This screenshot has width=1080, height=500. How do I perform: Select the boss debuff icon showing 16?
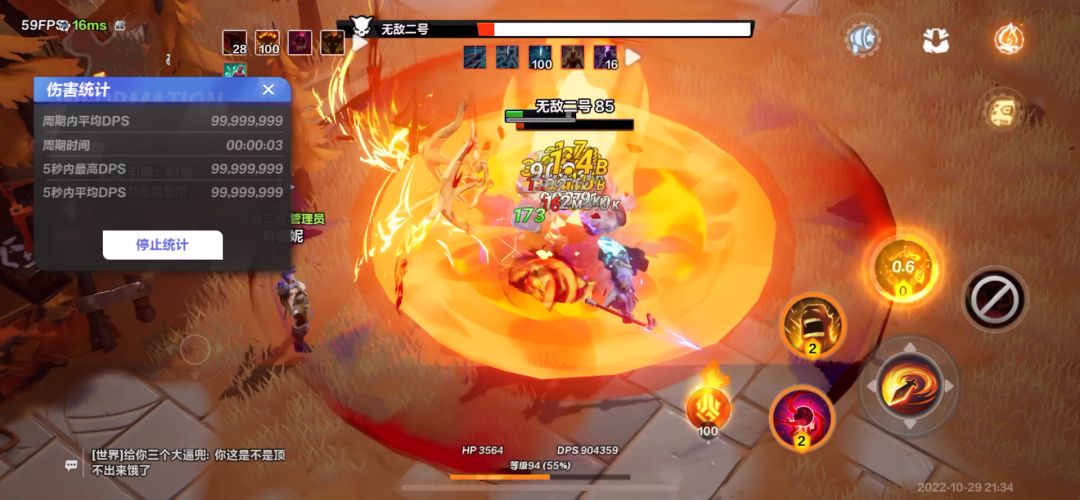pyautogui.click(x=605, y=57)
